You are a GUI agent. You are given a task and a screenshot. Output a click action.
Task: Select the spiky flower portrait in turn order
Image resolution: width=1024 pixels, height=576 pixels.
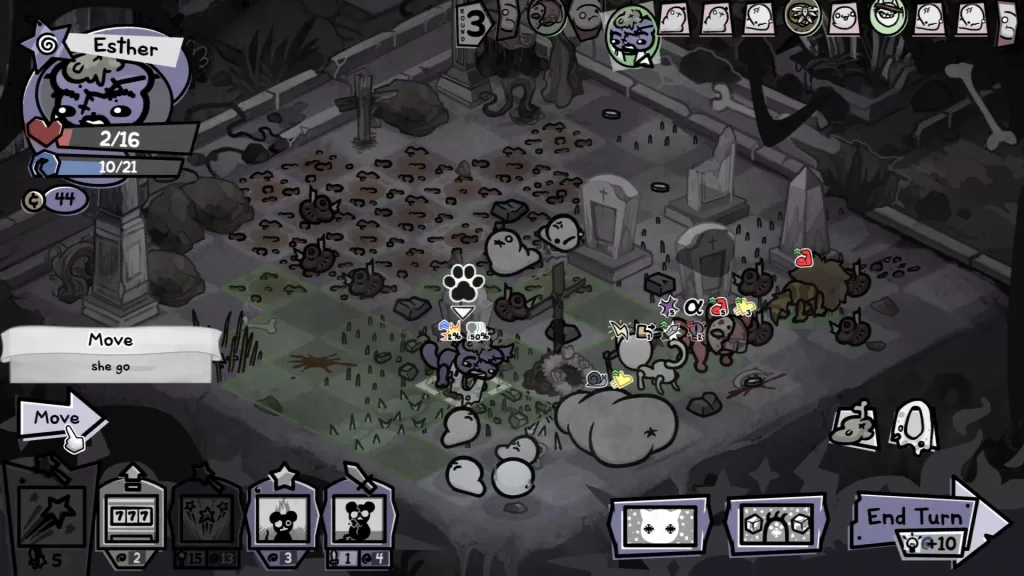[805, 16]
